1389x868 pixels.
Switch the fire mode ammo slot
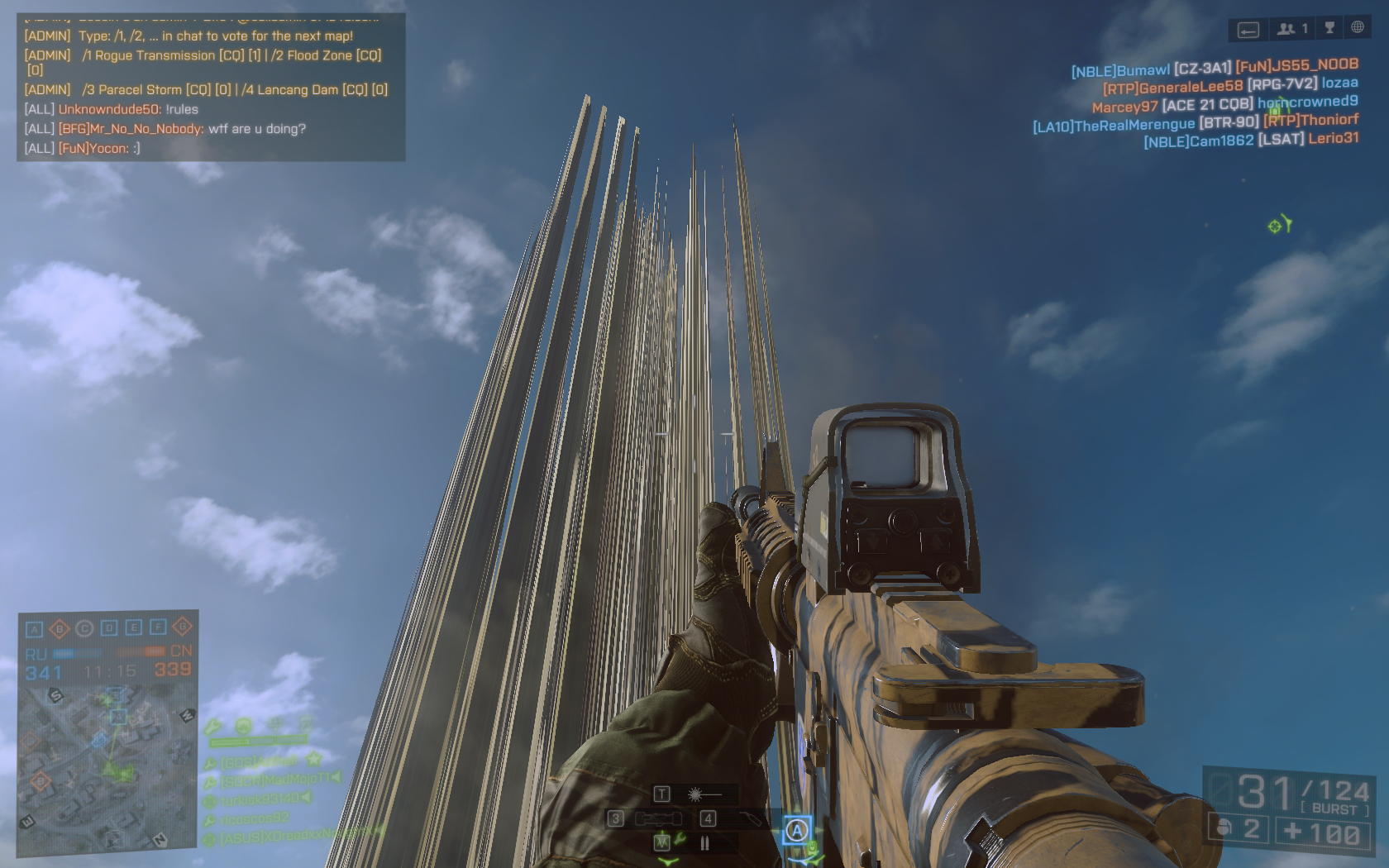pyautogui.click(x=704, y=843)
